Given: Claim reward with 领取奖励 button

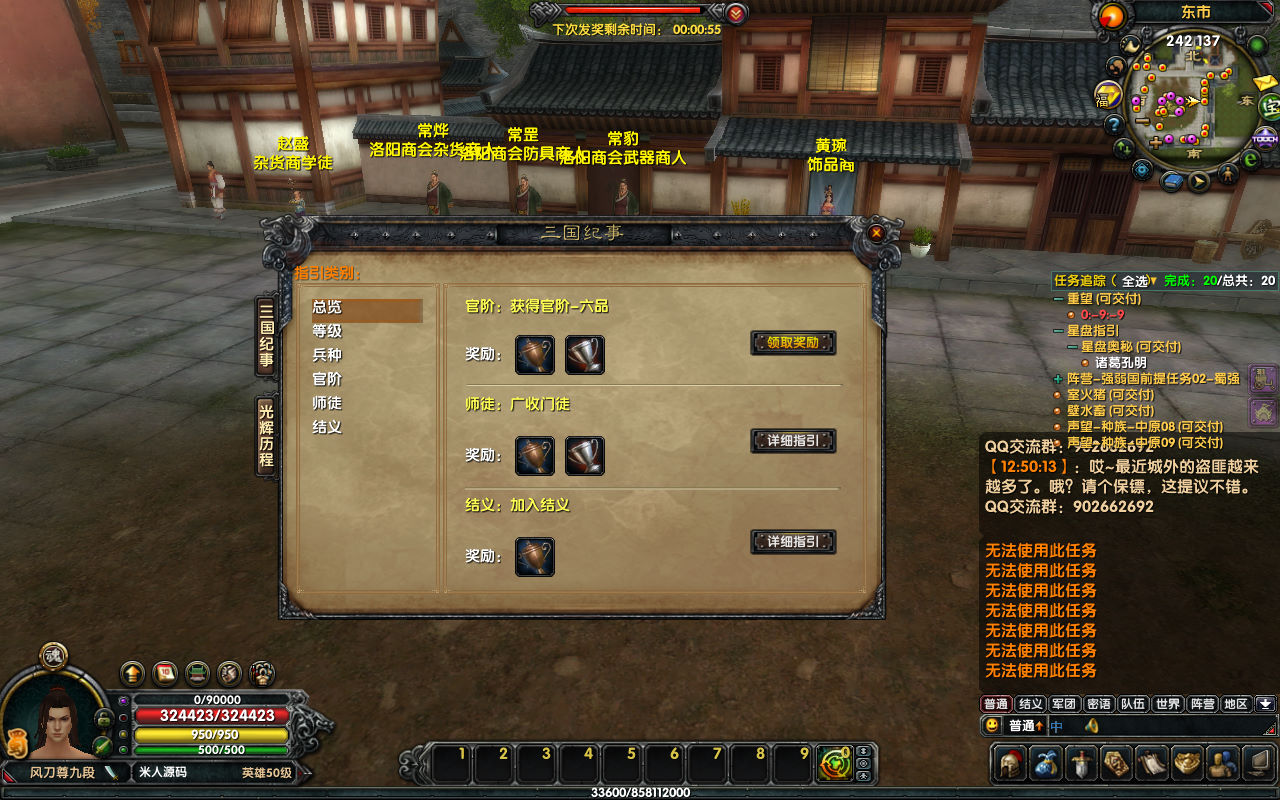Looking at the screenshot, I should 793,342.
